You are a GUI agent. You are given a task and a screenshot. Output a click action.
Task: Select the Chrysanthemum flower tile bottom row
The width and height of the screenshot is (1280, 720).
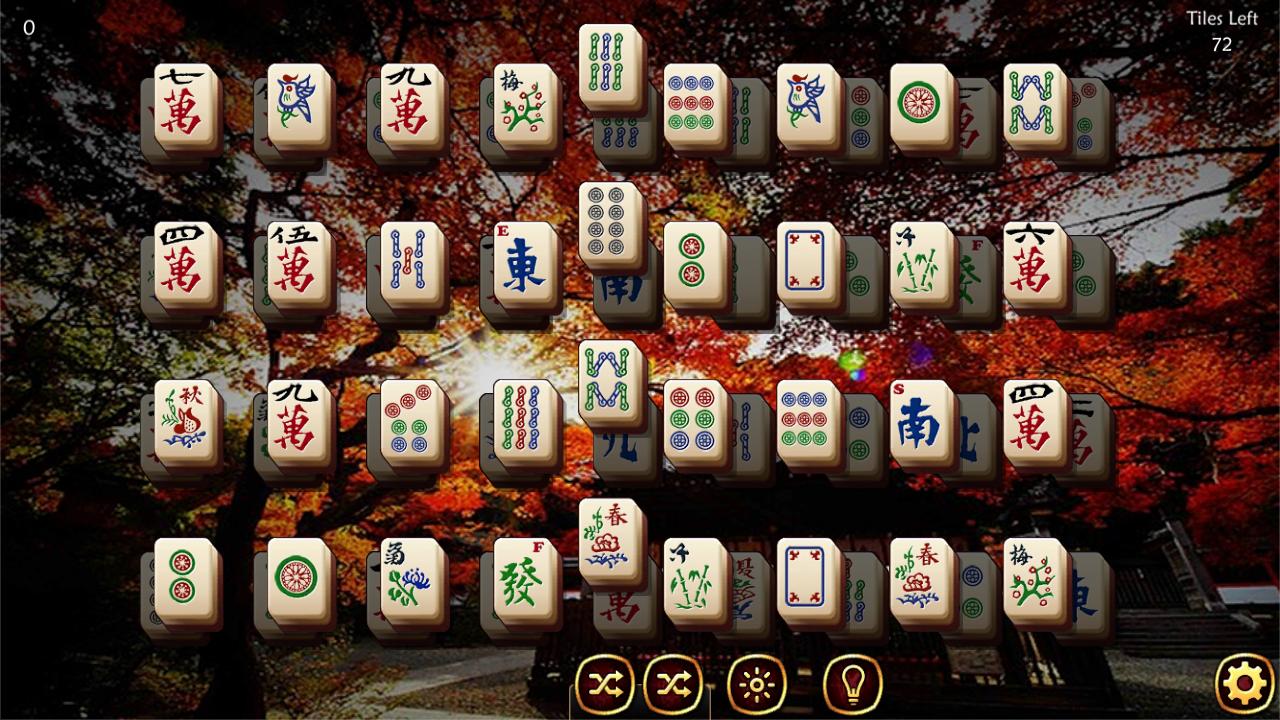pos(408,580)
